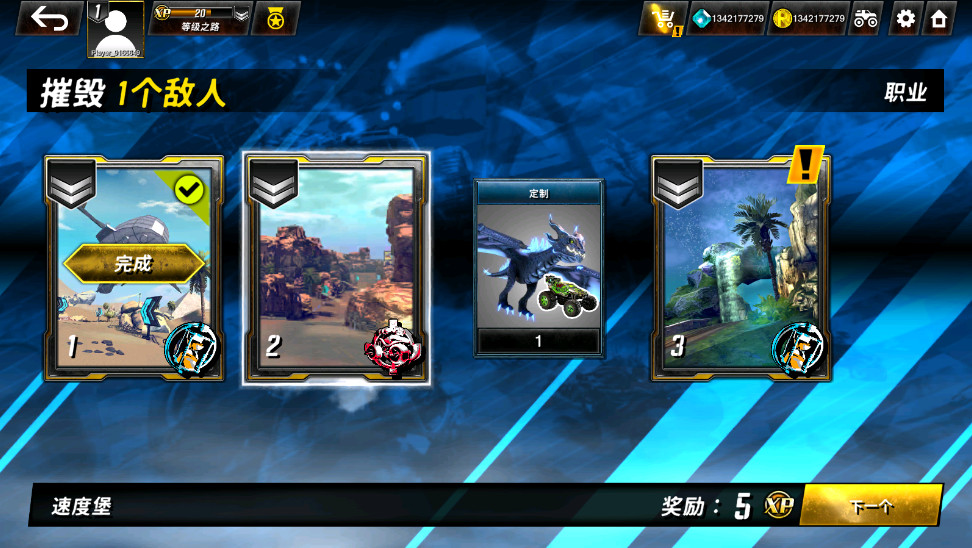This screenshot has height=548, width=972.
Task: Open the vehicle garage icon
Action: point(865,18)
